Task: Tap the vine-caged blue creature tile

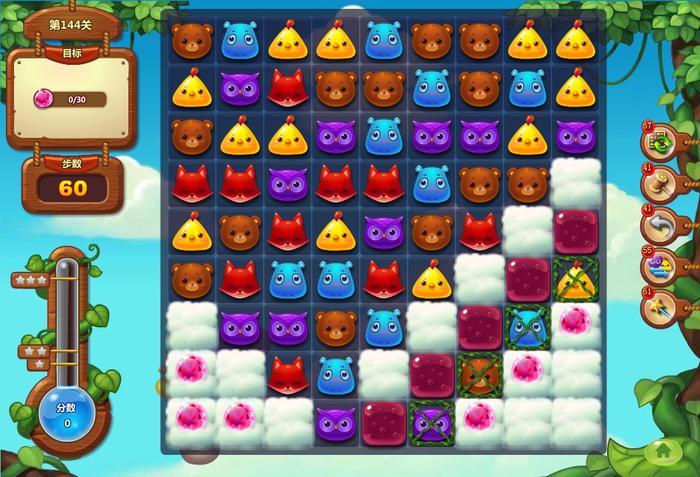Action: click(527, 326)
